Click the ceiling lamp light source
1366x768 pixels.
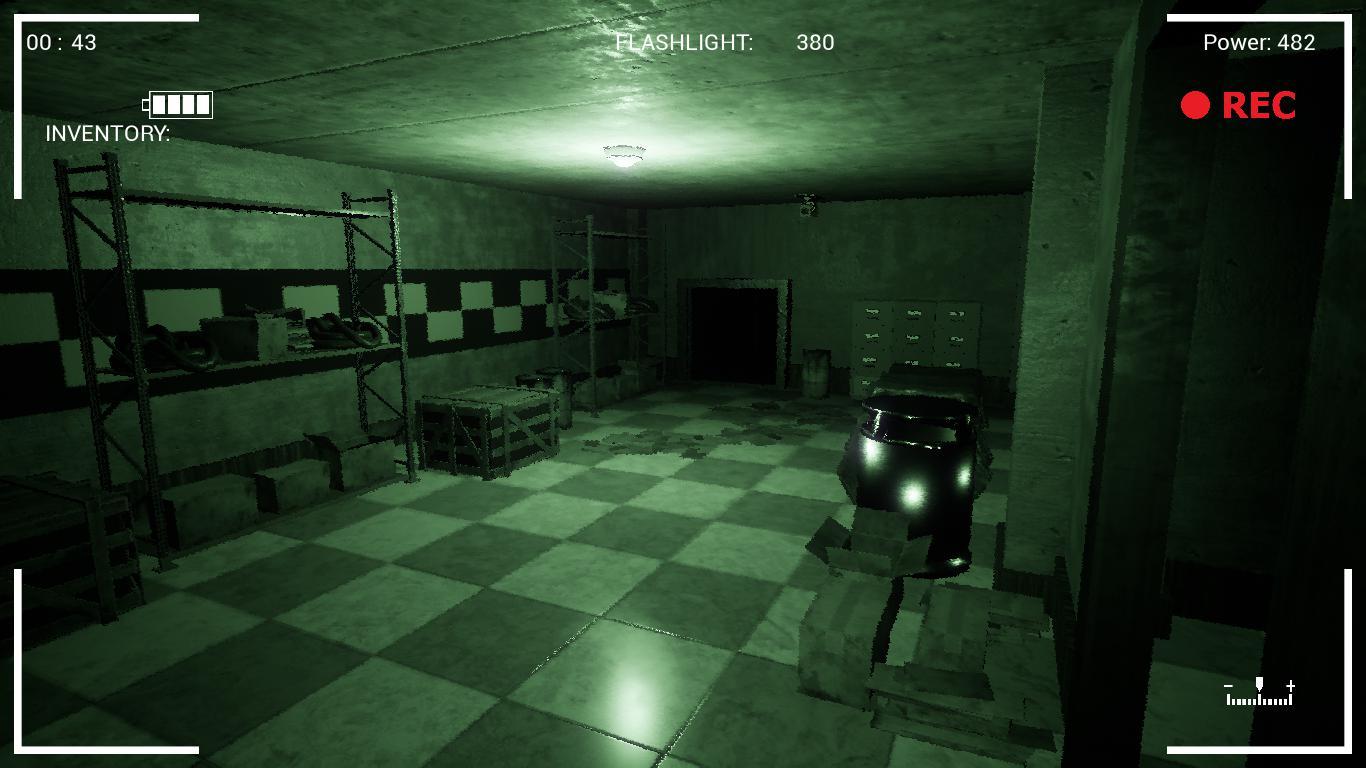[x=625, y=153]
